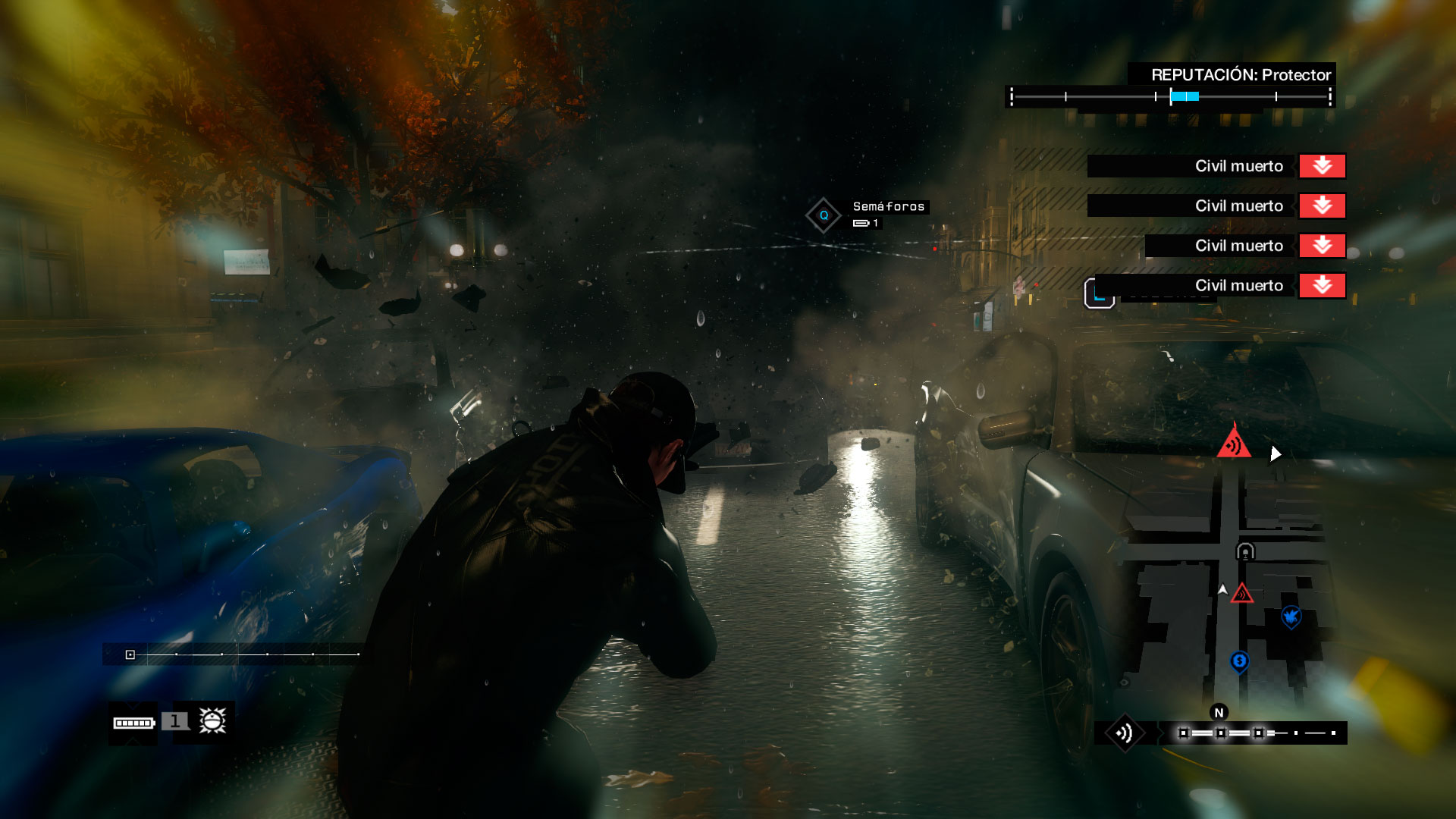The height and width of the screenshot is (819, 1456).
Task: Click the arch-shaped tunnel icon on the minimap
Action: tap(1245, 551)
